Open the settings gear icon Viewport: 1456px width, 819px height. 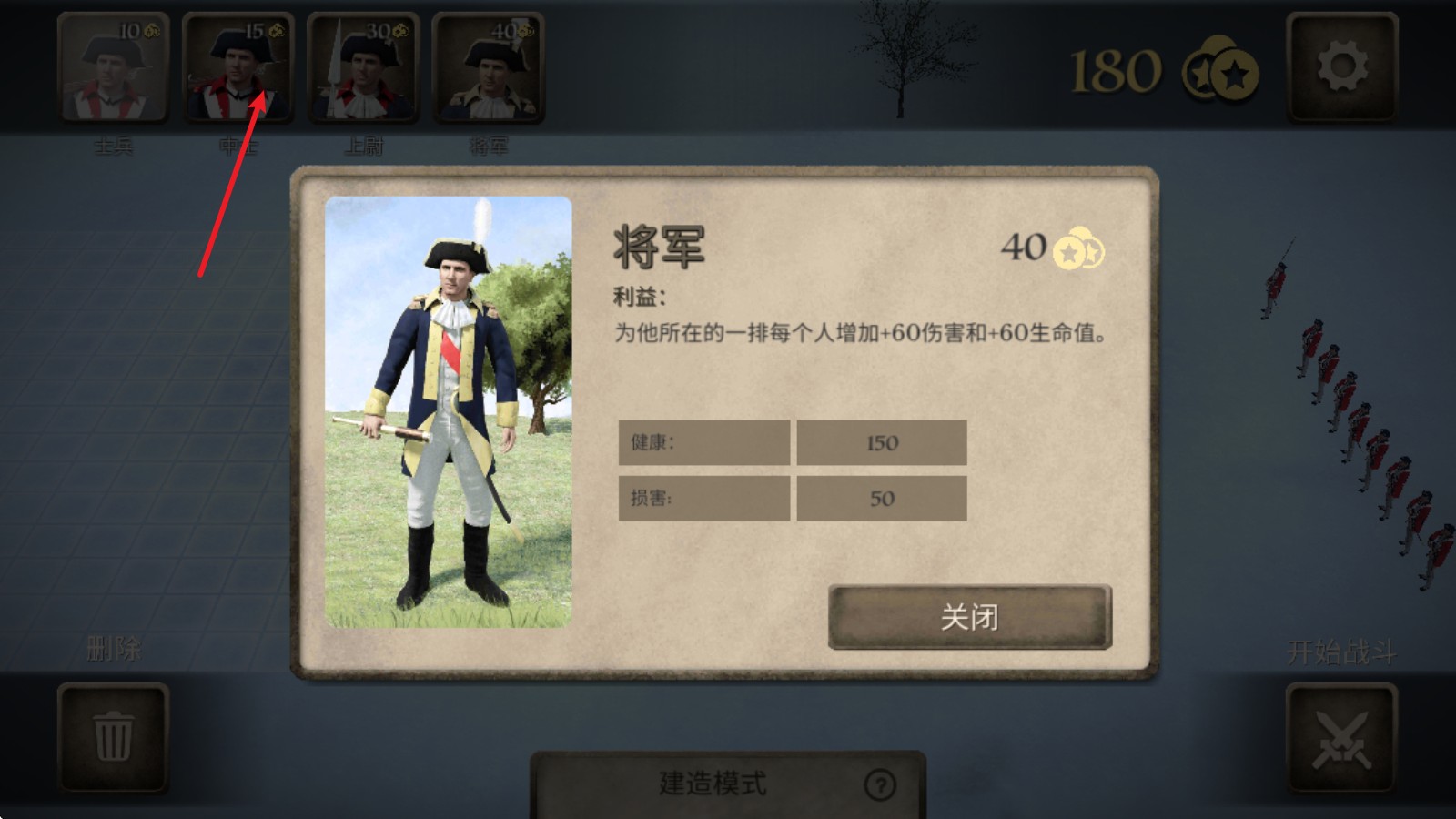(1342, 68)
